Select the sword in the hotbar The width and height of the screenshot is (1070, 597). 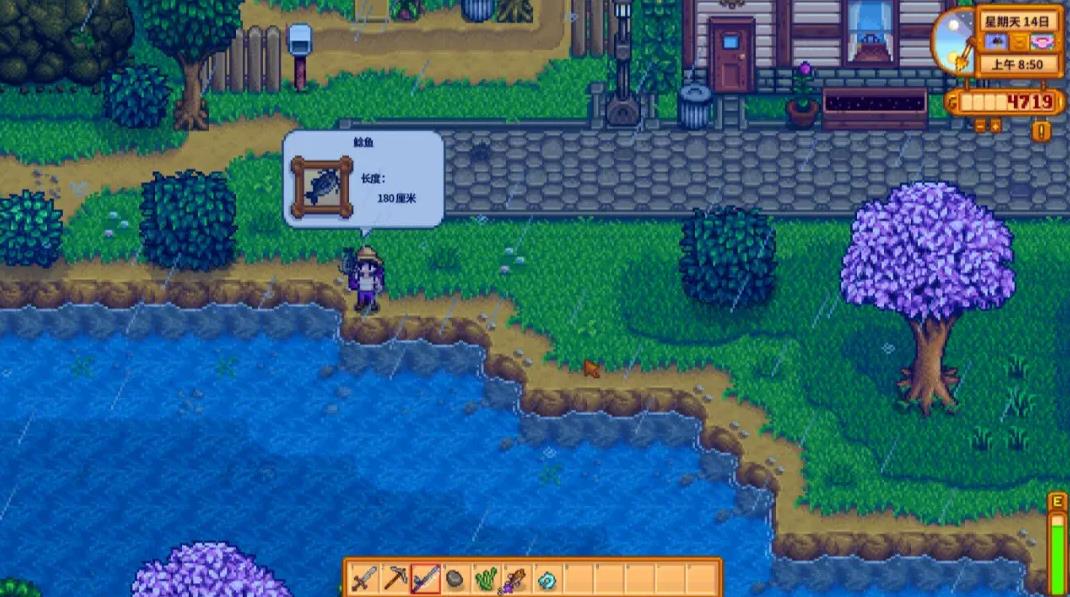click(364, 578)
